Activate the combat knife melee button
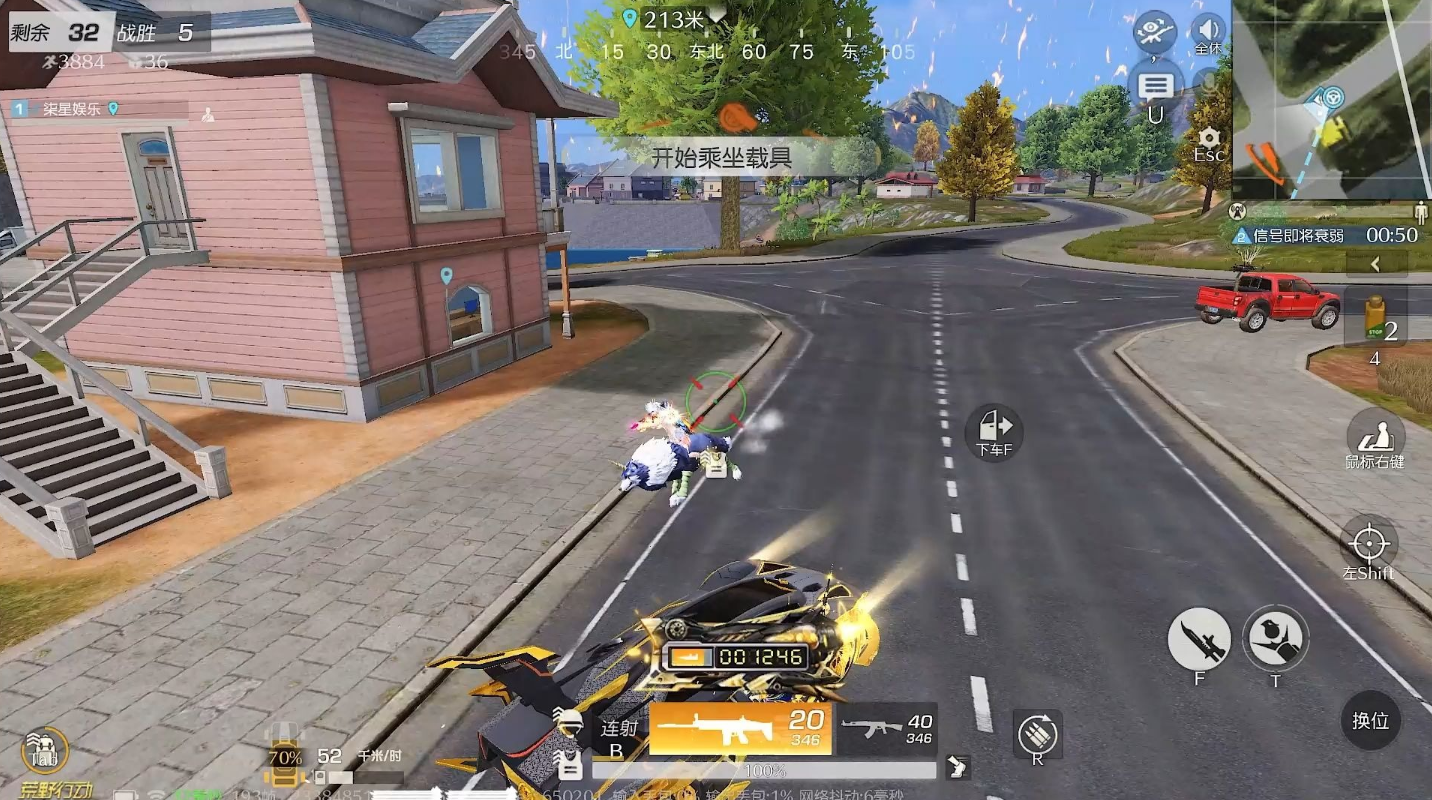 tap(1199, 639)
